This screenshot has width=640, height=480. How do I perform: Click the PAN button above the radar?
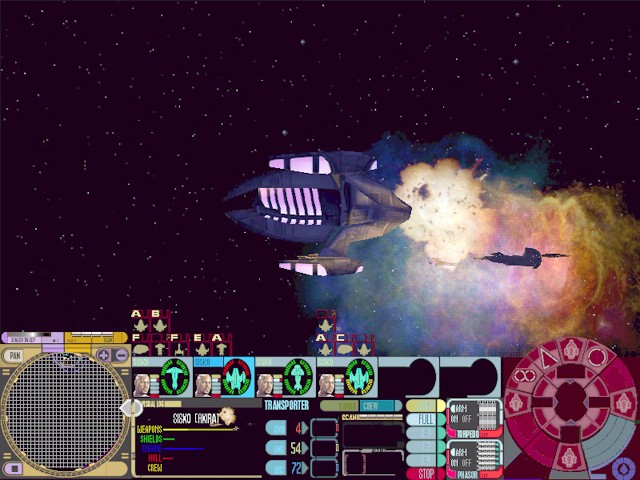pyautogui.click(x=14, y=355)
